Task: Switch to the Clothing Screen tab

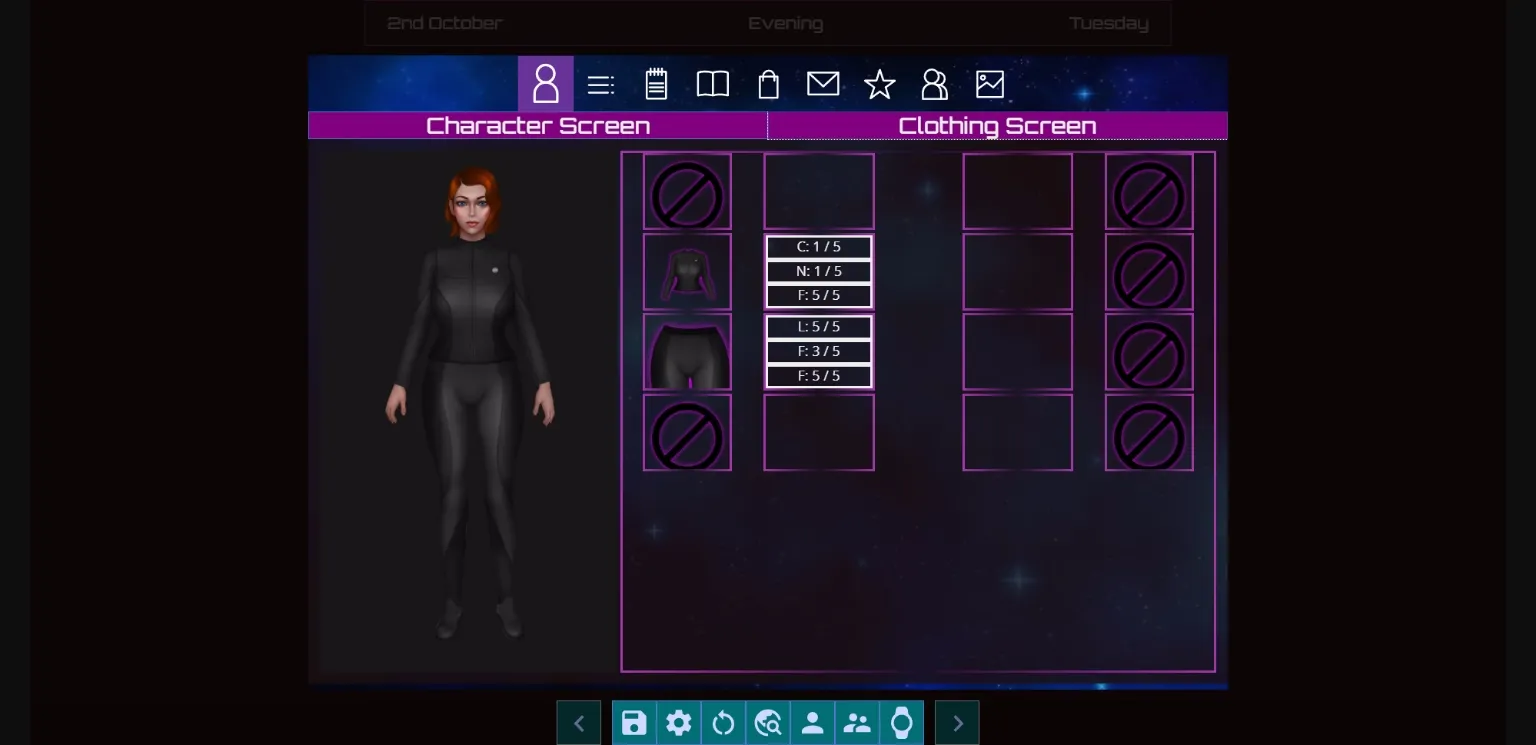Action: point(997,126)
